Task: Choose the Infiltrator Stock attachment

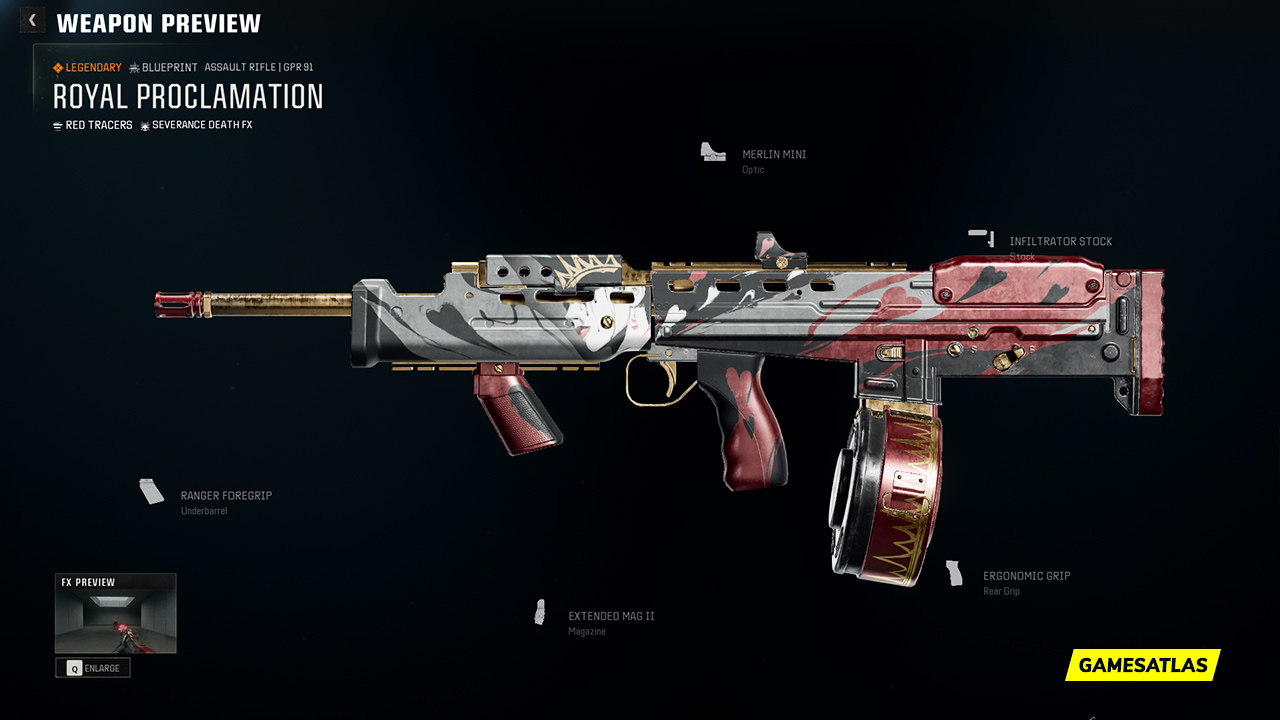Action: pyautogui.click(x=1060, y=242)
